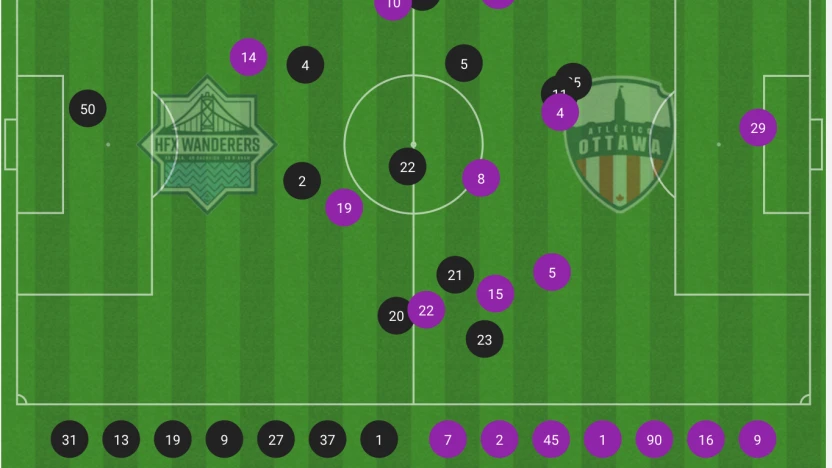The height and width of the screenshot is (468, 832).
Task: Pick purple player number 19 on the pitch
Action: click(x=344, y=208)
